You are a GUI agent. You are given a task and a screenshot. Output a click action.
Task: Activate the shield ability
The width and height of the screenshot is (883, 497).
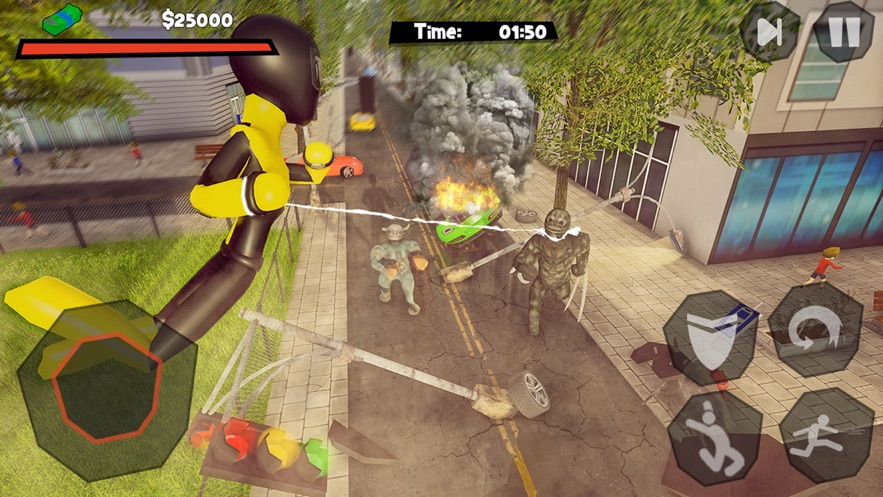710,336
